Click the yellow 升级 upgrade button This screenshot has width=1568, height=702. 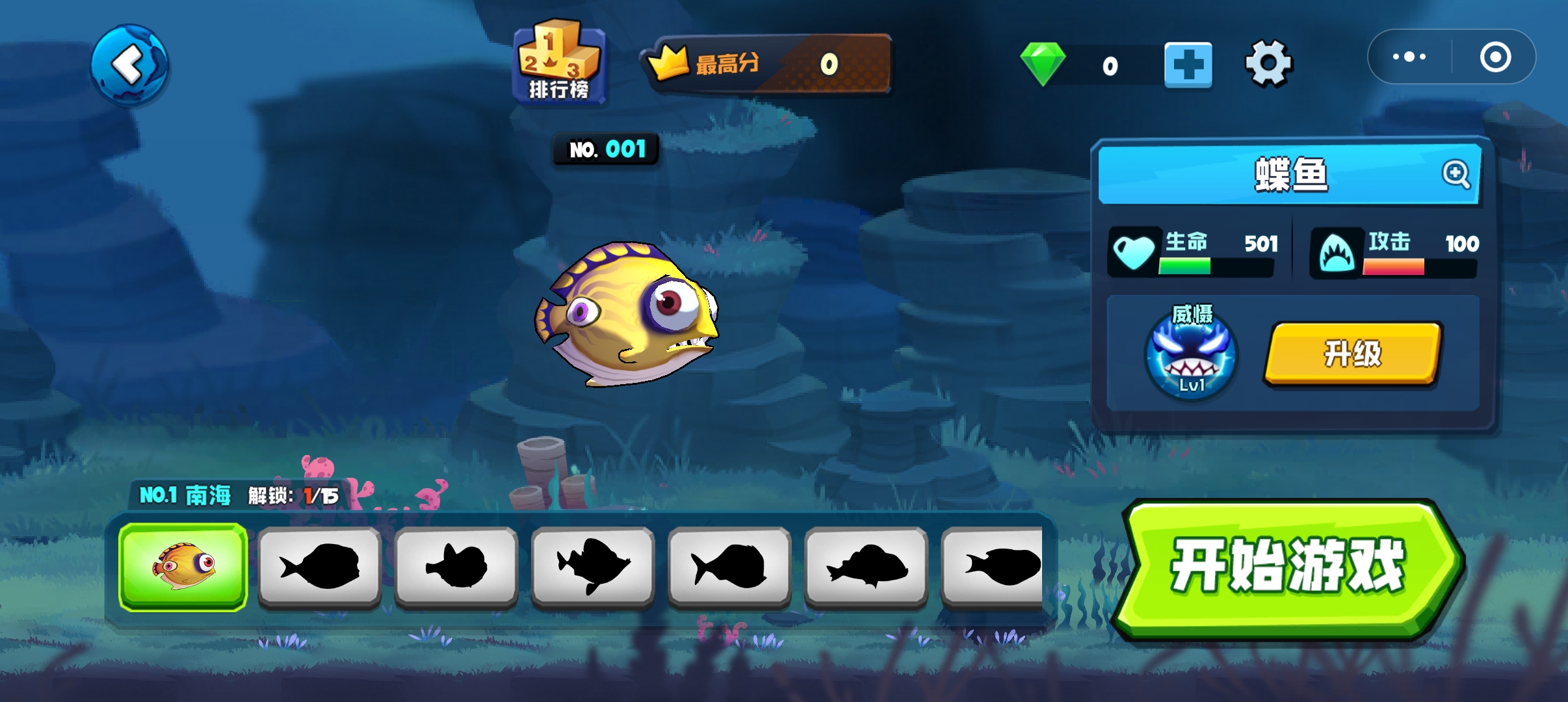1353,354
